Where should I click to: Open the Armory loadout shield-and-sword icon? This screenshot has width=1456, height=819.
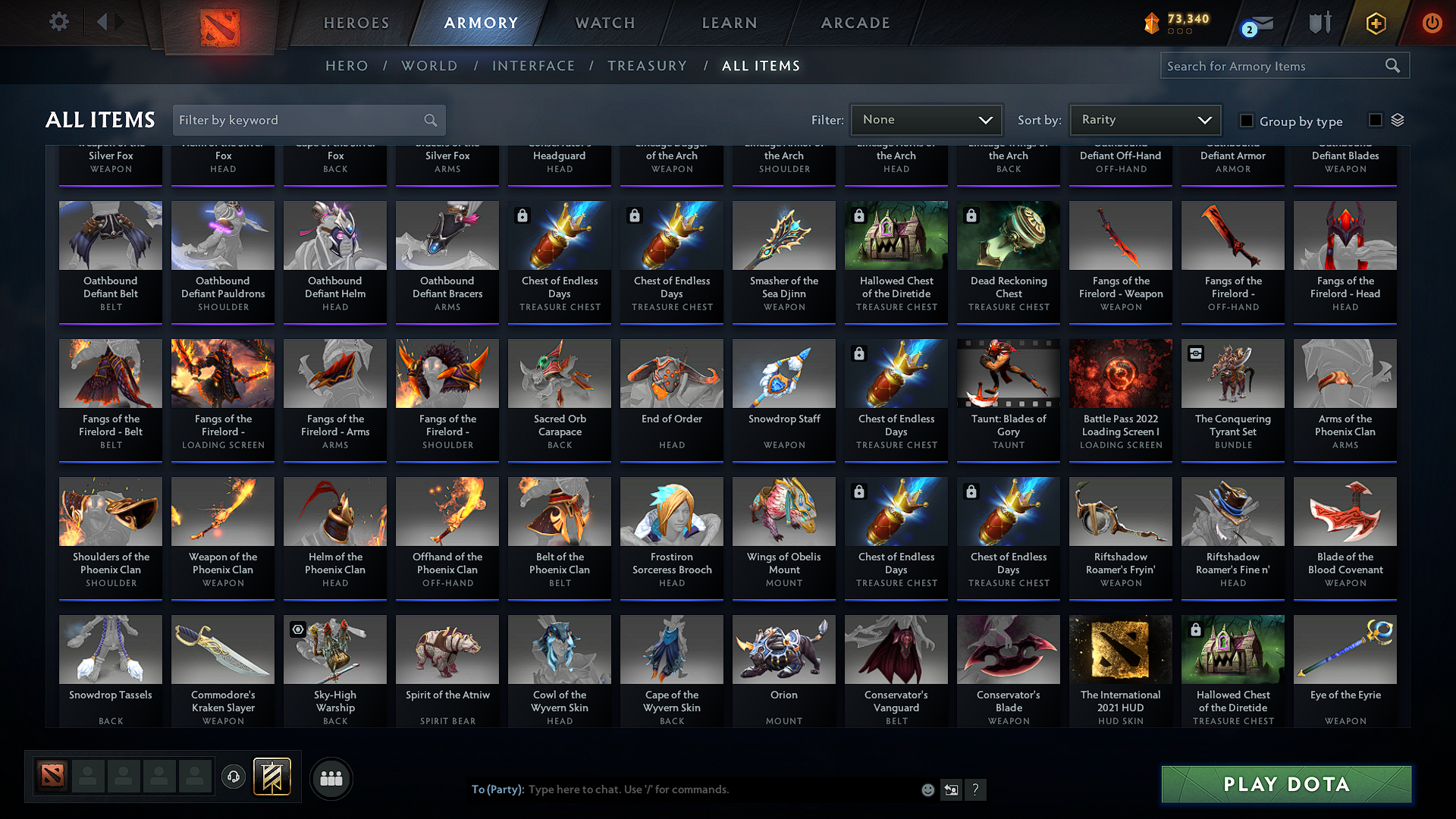click(x=1319, y=23)
